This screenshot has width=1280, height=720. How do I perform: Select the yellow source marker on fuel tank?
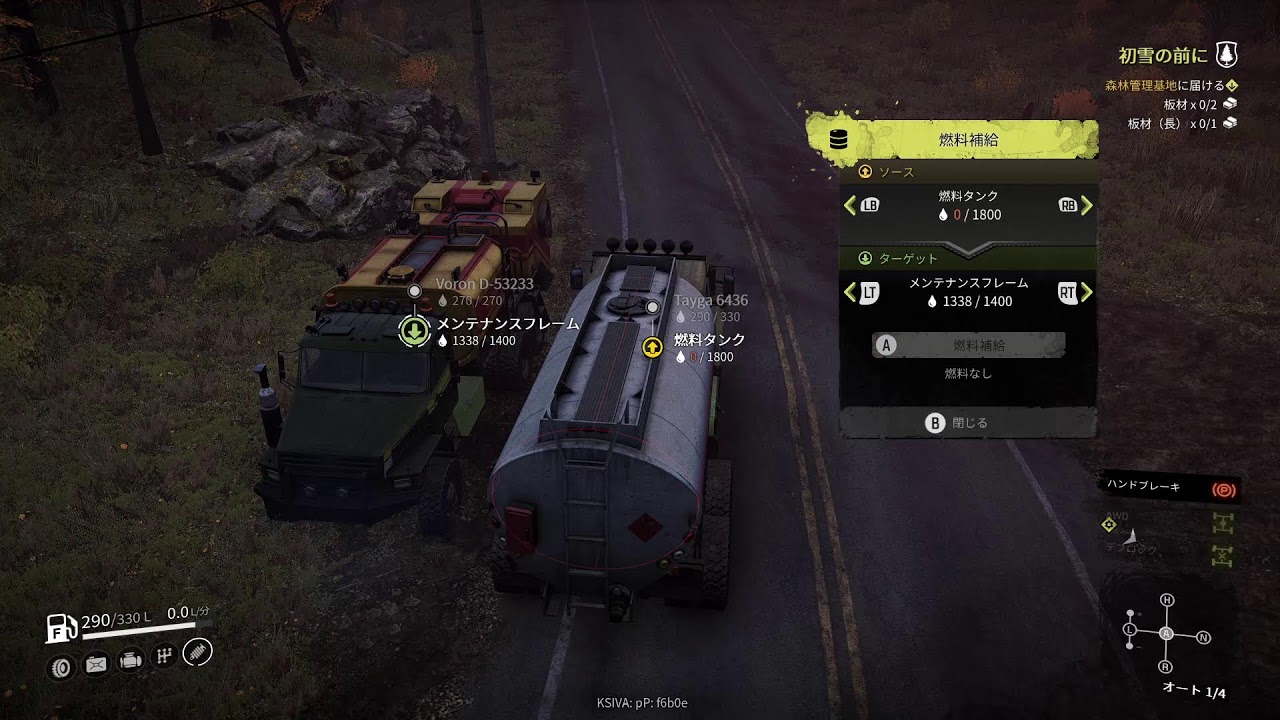click(652, 347)
